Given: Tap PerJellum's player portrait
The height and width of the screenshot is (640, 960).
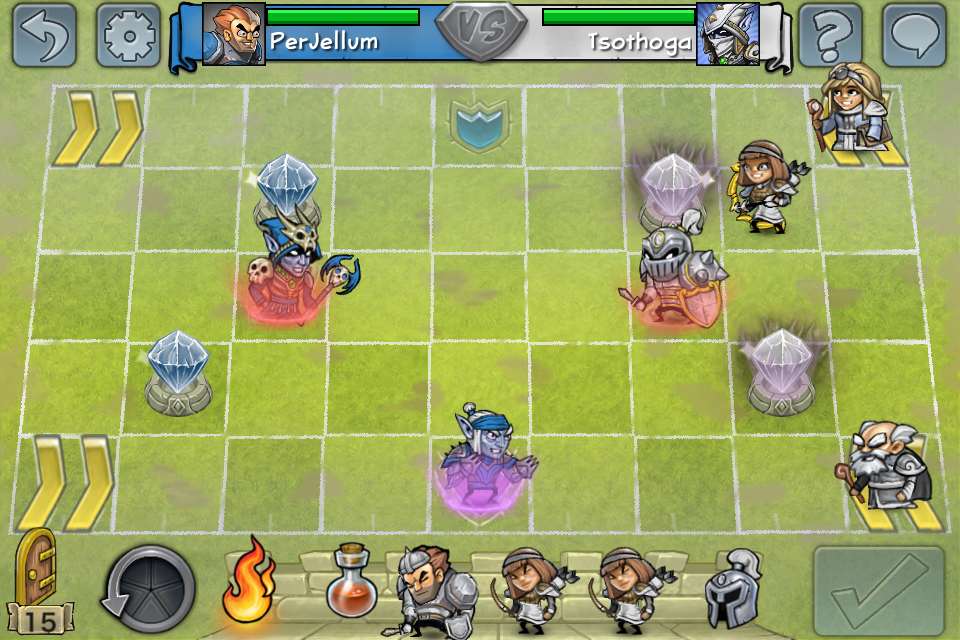Looking at the screenshot, I should click(234, 33).
